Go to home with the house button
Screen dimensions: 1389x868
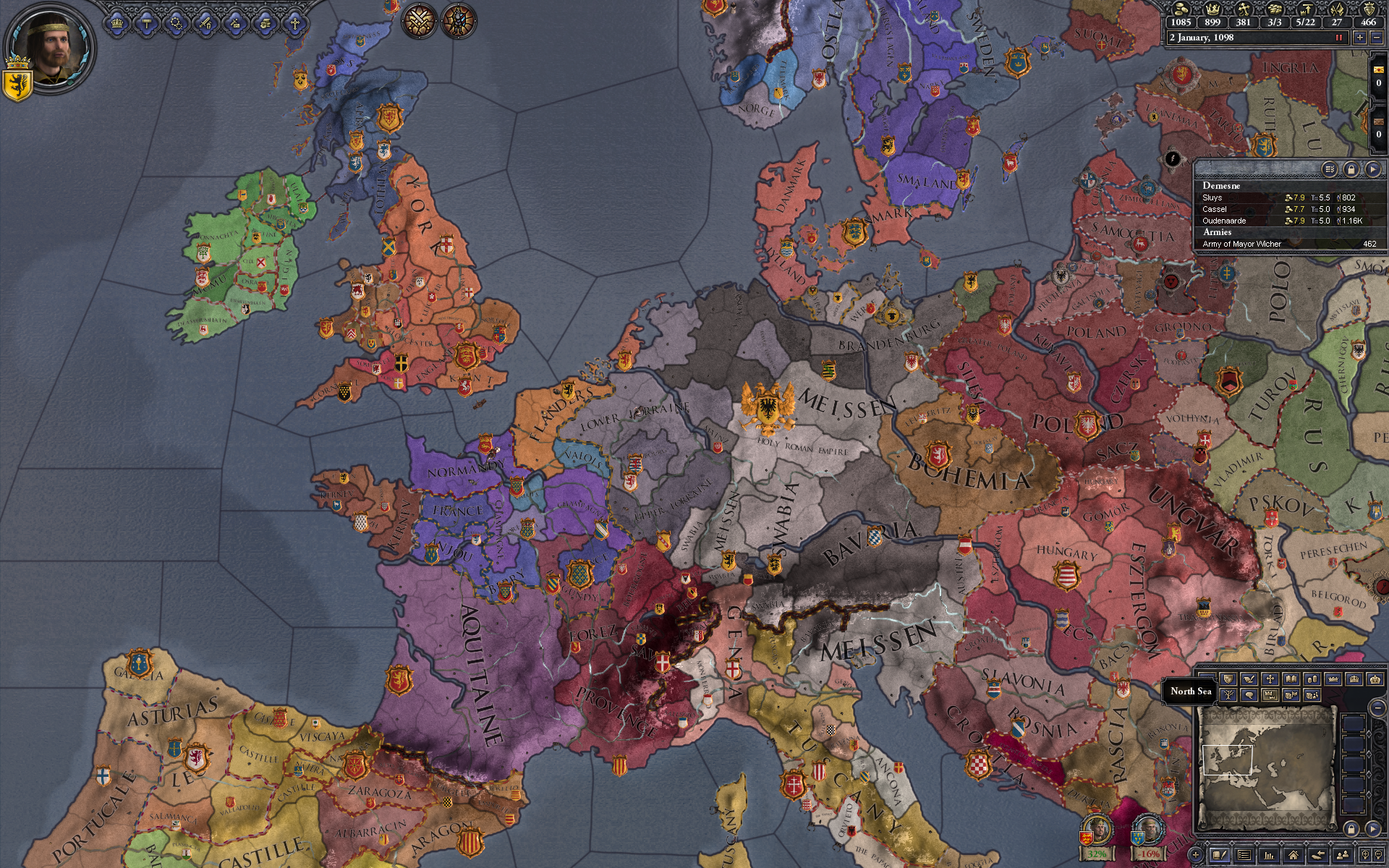point(1293,856)
